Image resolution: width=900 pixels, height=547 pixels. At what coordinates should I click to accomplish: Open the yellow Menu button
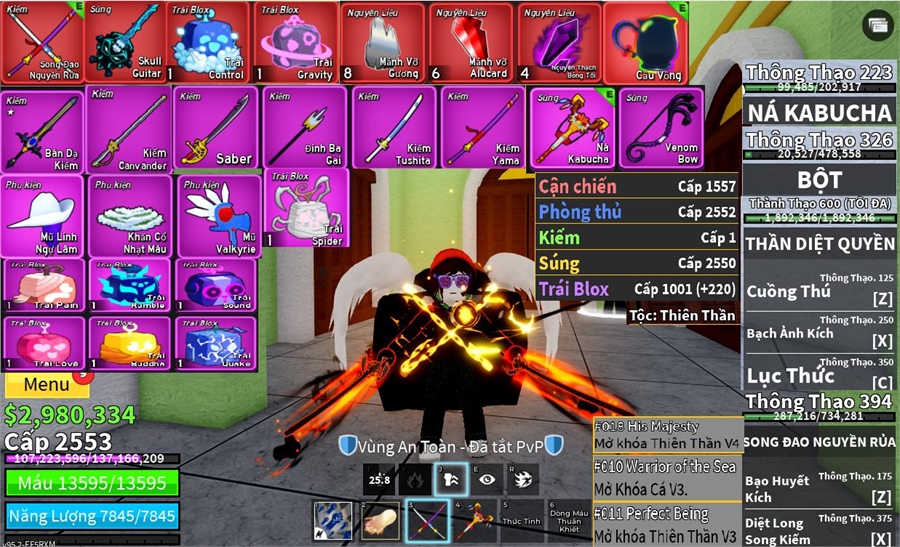(46, 384)
